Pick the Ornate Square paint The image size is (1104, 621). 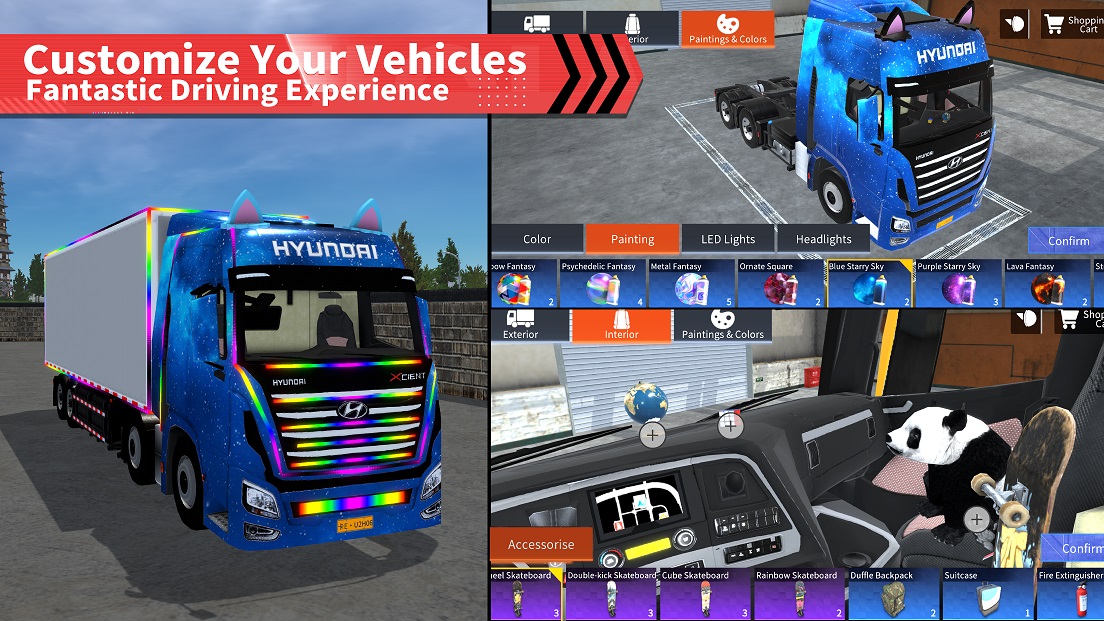click(780, 283)
